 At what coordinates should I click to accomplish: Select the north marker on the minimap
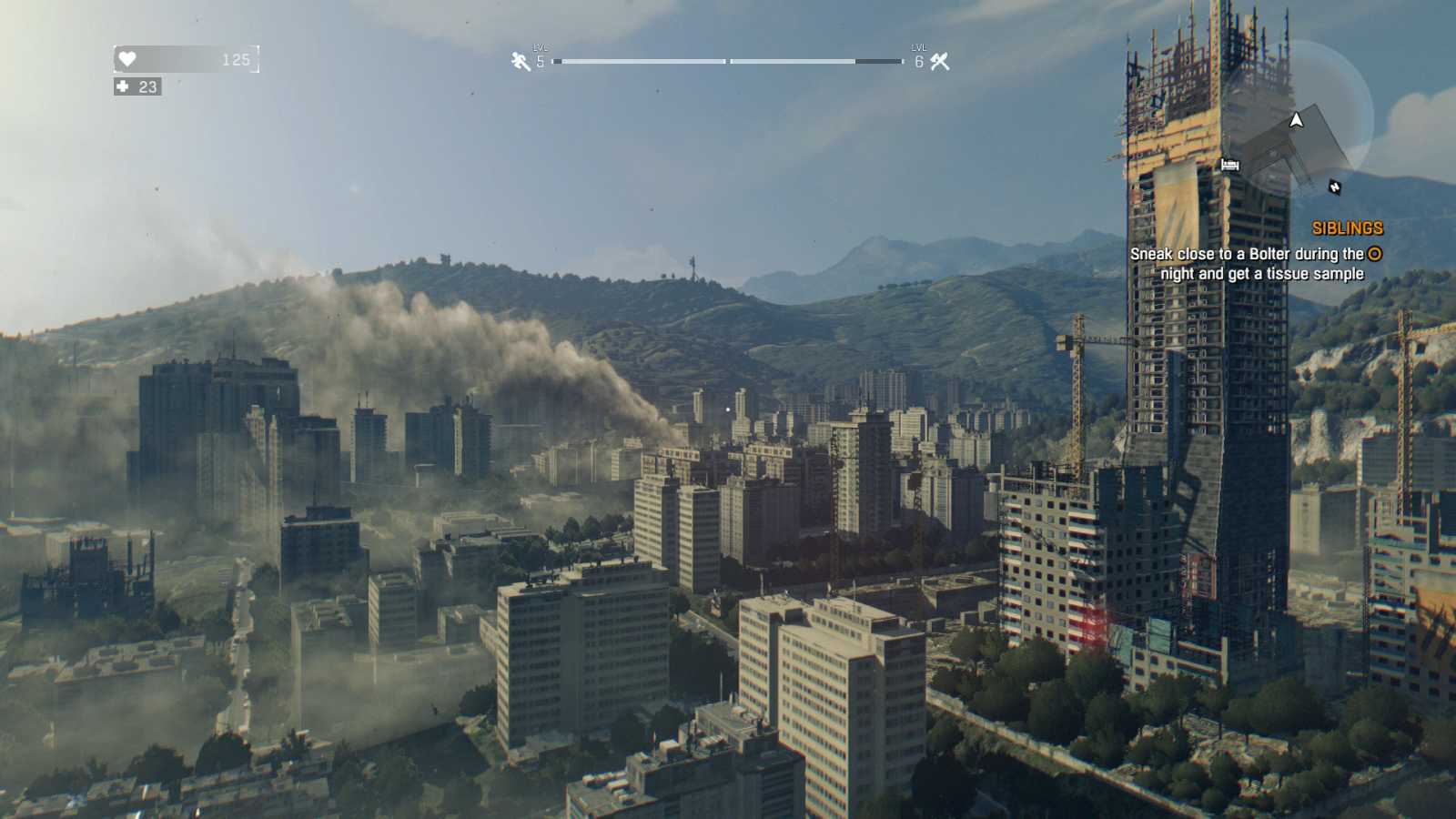tap(1335, 187)
